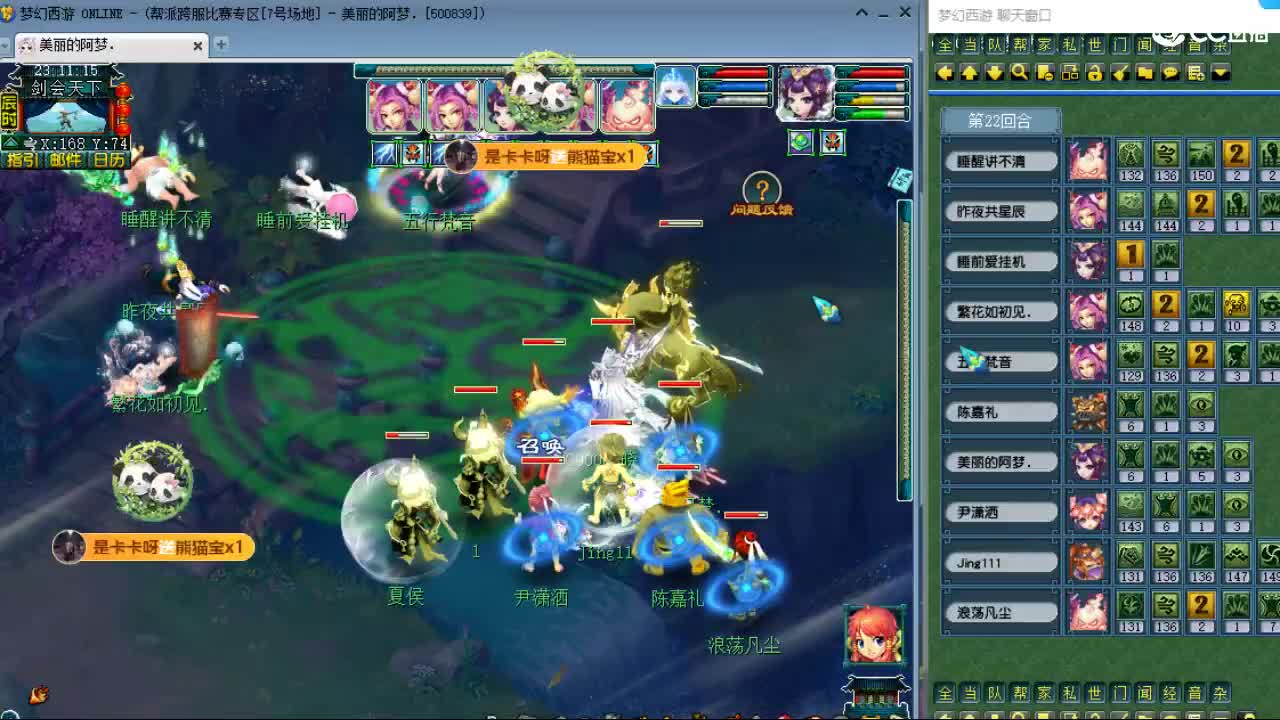The height and width of the screenshot is (720, 1280).
Task: Click the down arrow in the chat toolbar
Action: pos(992,72)
